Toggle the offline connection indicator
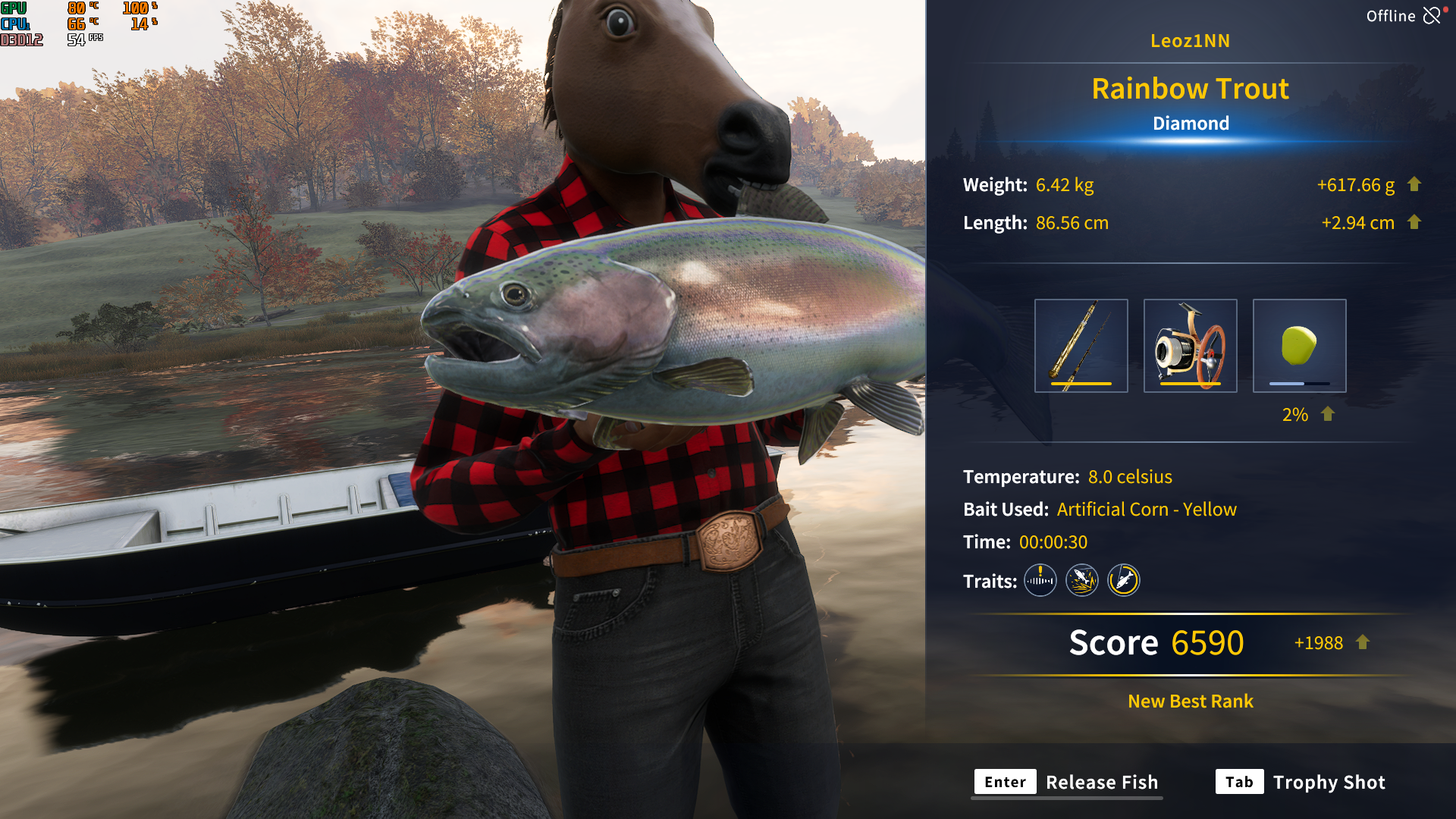Screen dimensions: 1456x819 click(x=1432, y=15)
